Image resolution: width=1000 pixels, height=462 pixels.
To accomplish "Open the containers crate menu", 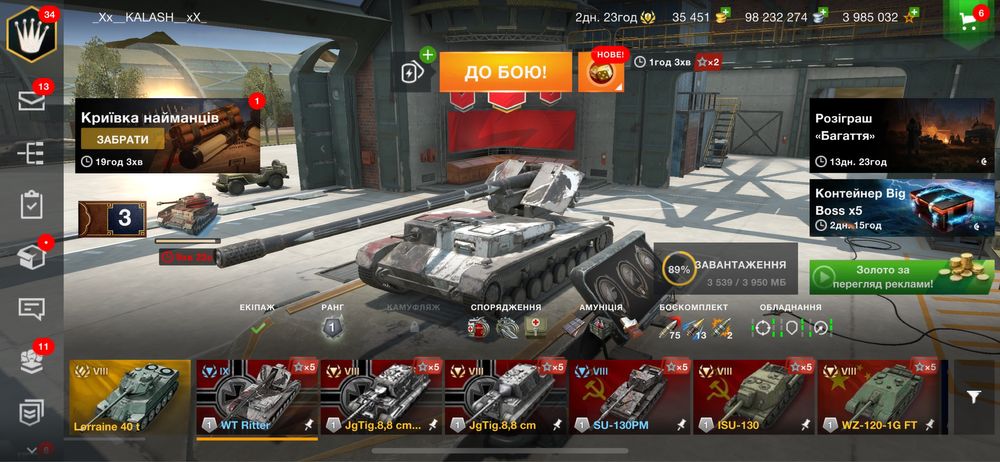I will [x=32, y=257].
